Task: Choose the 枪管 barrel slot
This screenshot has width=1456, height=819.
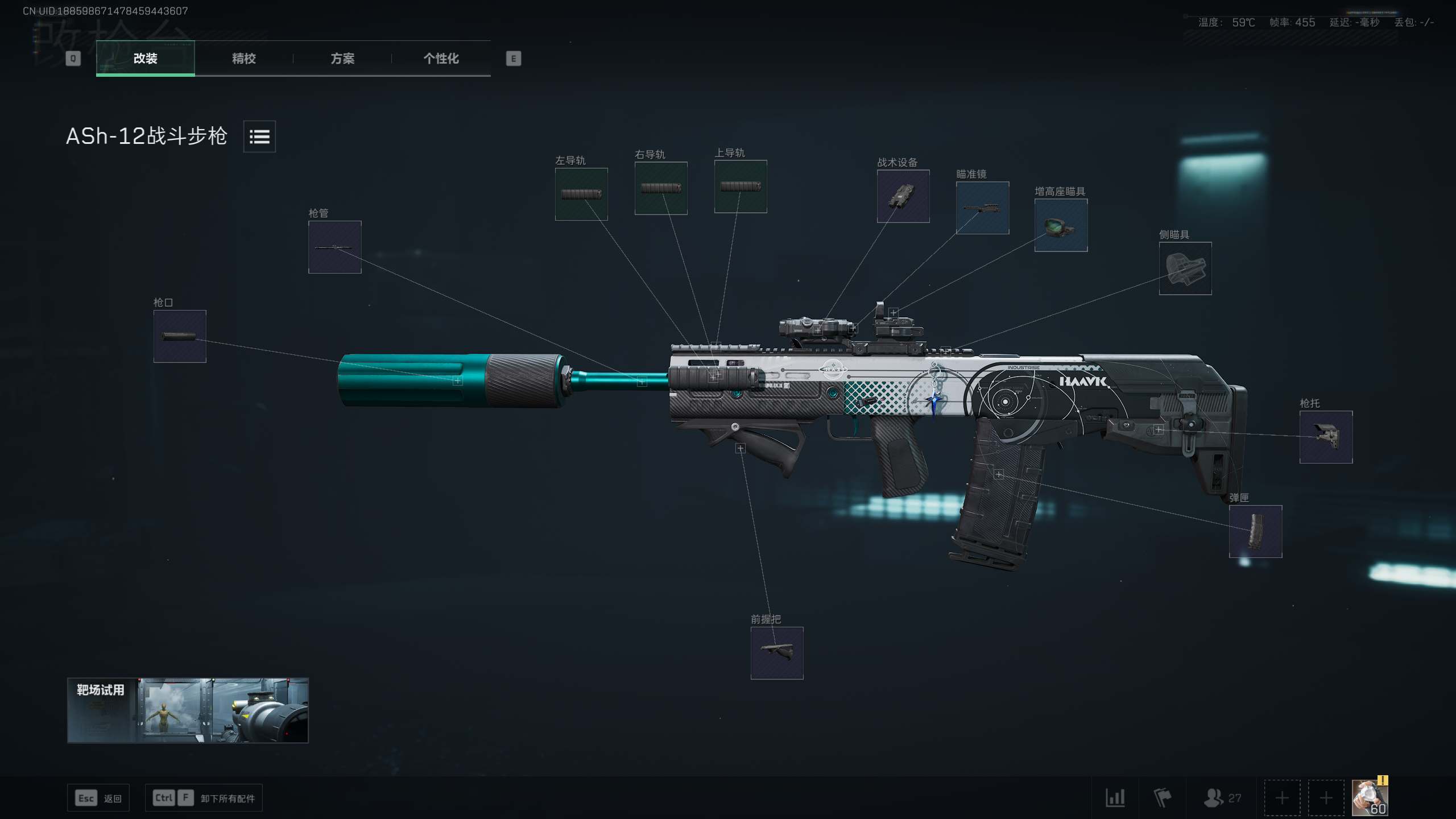Action: pos(334,247)
